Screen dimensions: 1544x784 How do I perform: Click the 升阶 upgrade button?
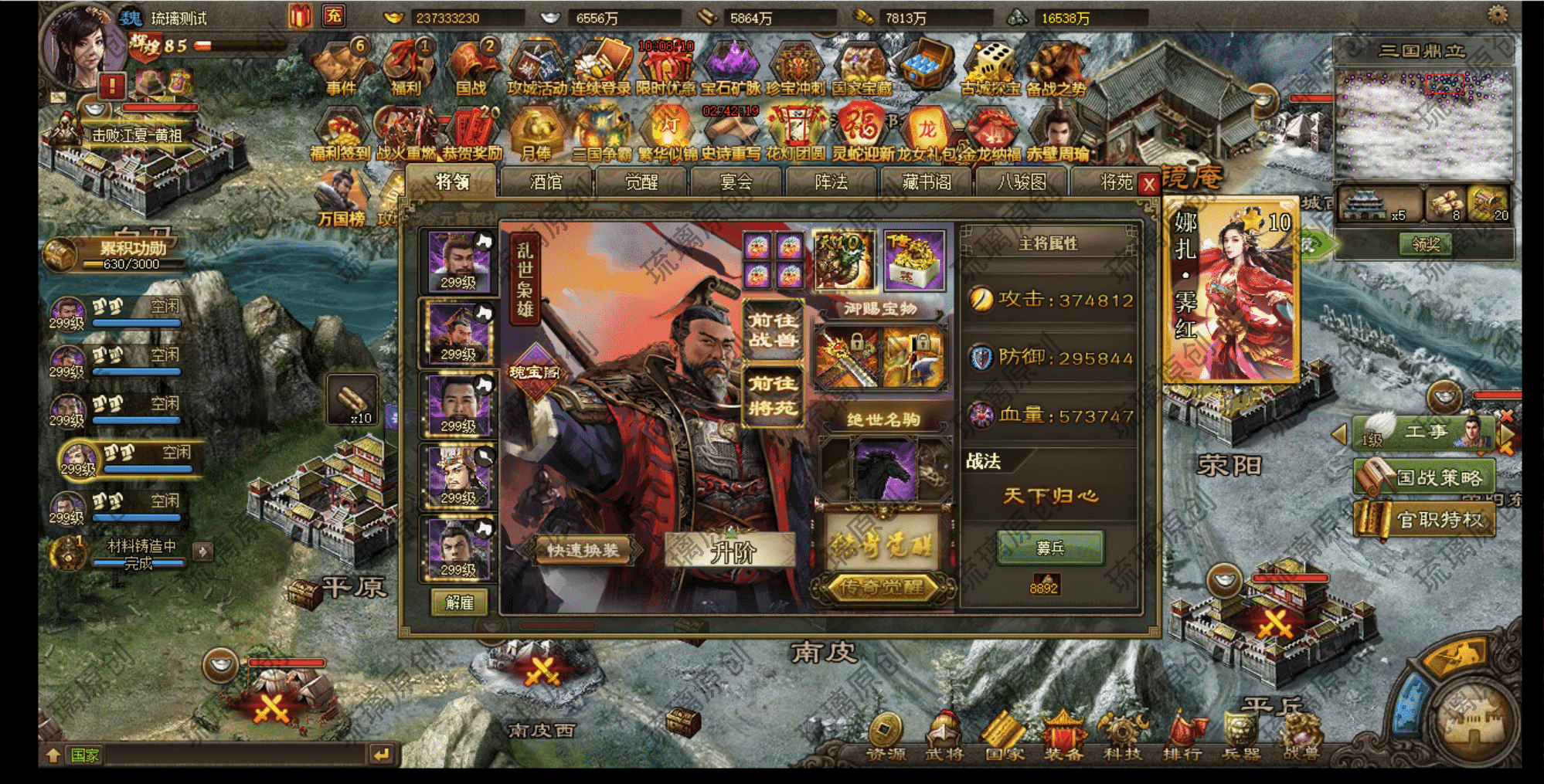click(731, 552)
